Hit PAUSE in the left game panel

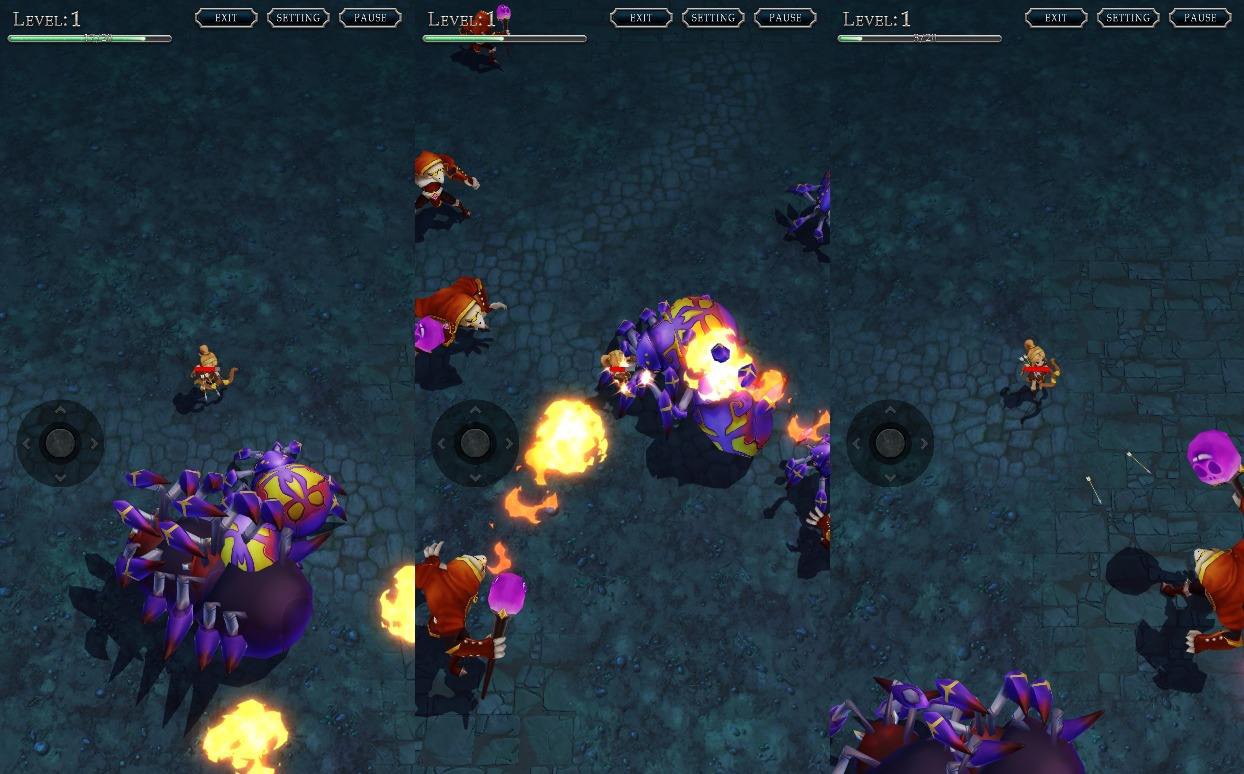(x=370, y=18)
